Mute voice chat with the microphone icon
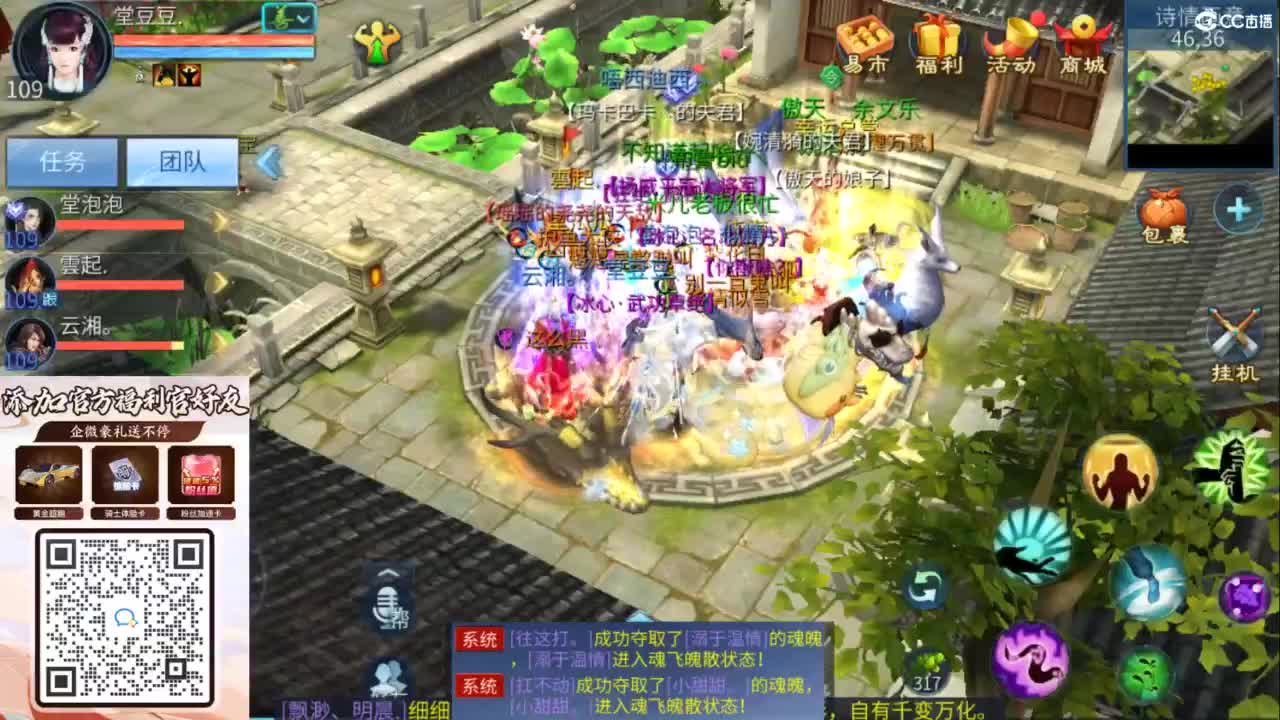Image resolution: width=1280 pixels, height=720 pixels. (x=386, y=605)
